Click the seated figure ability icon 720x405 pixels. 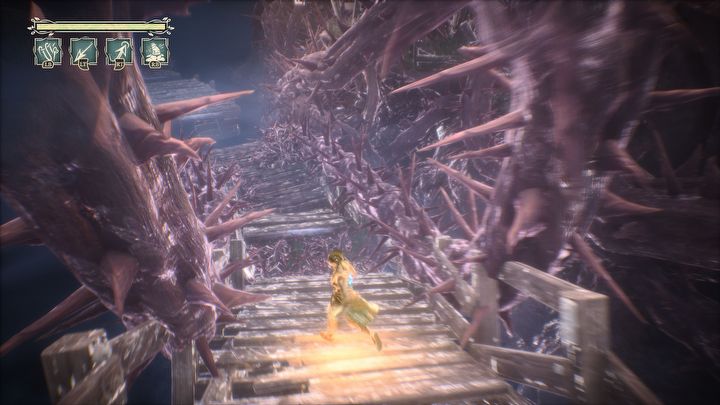(x=154, y=52)
